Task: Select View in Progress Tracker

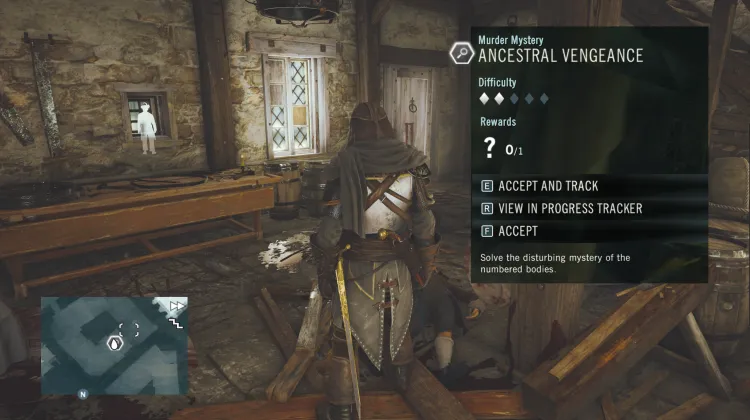Action: coord(560,209)
